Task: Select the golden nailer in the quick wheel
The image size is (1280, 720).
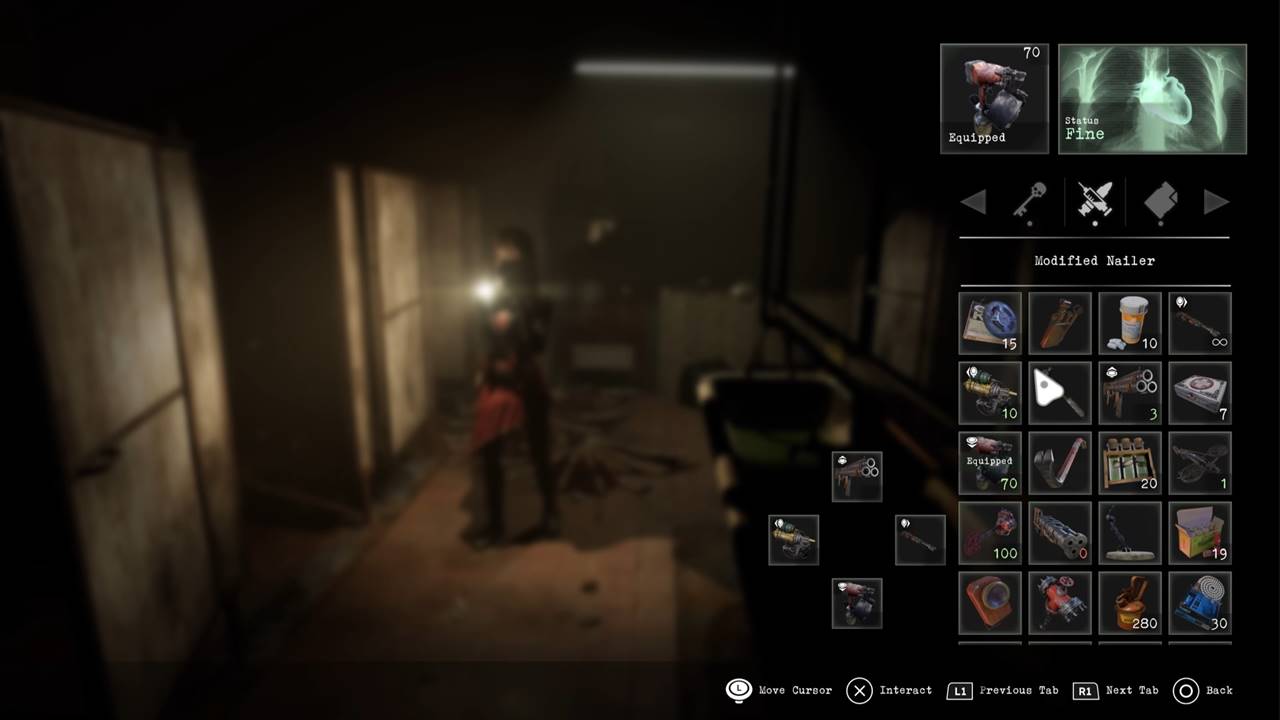Action: point(794,540)
